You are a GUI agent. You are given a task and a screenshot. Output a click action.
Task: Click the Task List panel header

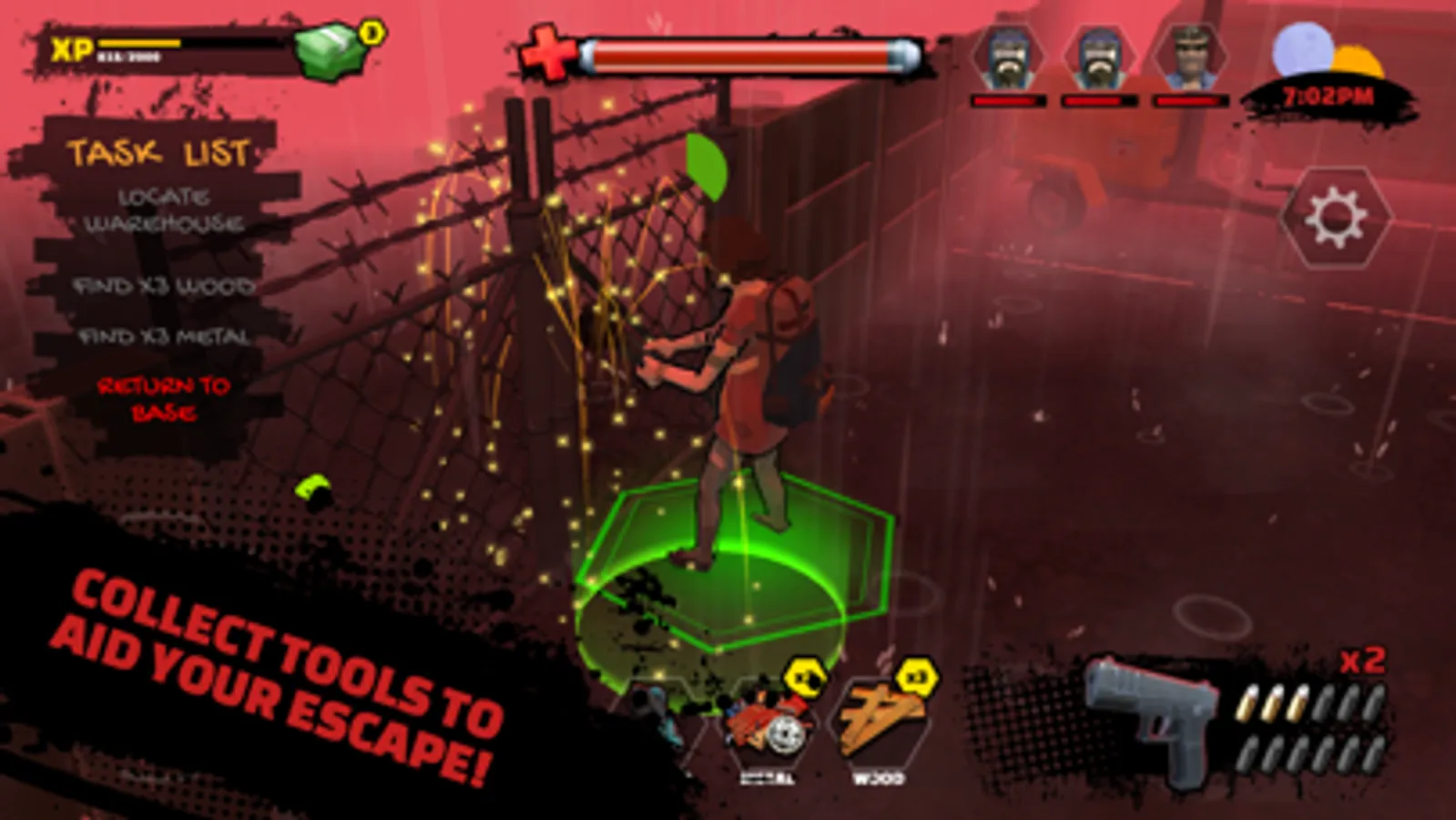[x=162, y=153]
